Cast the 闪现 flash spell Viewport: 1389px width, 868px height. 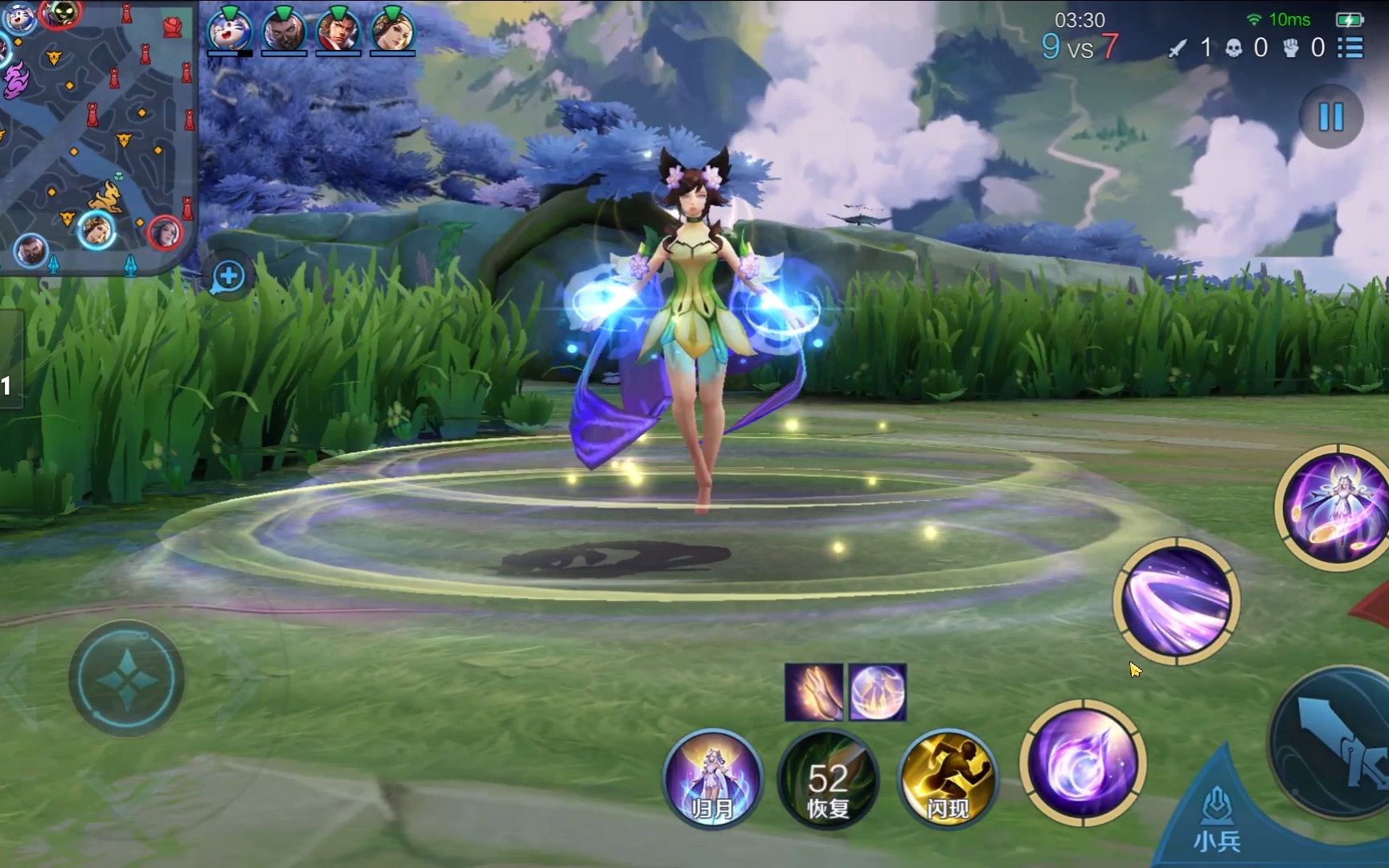coord(947,778)
